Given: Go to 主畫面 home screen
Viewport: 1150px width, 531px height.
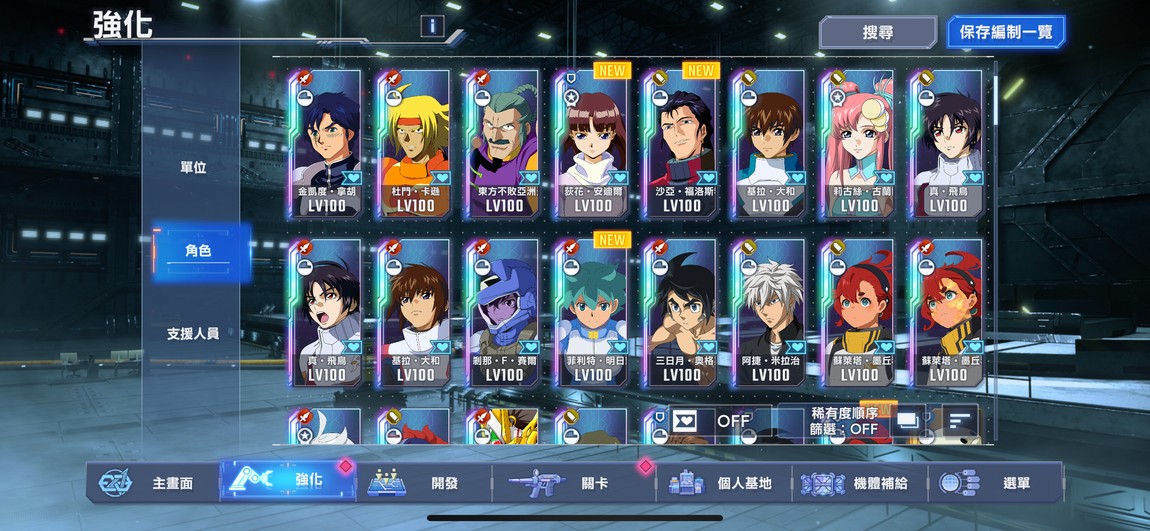Looking at the screenshot, I should point(150,483).
